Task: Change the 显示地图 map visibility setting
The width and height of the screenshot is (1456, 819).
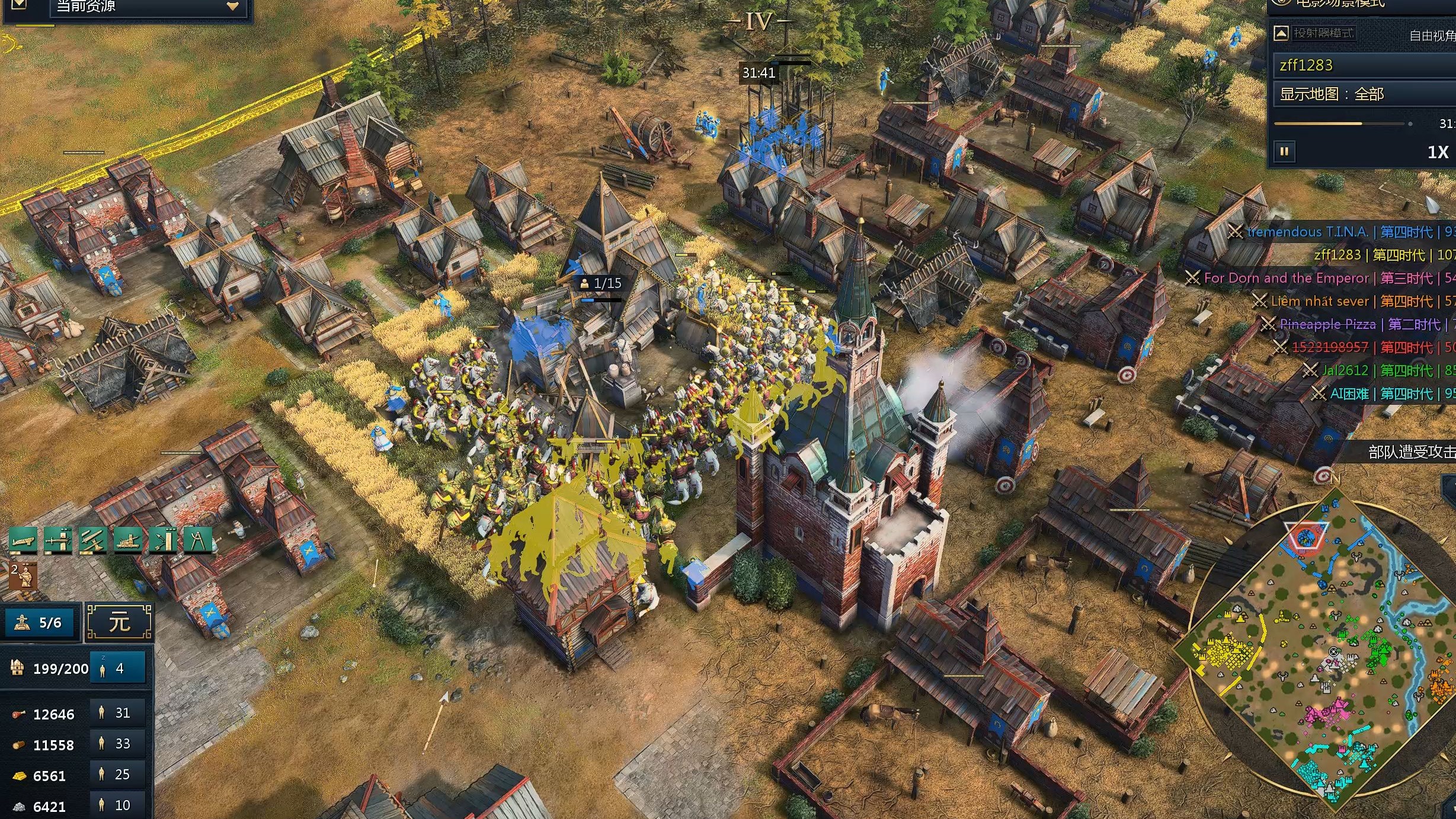Action: tap(1363, 94)
